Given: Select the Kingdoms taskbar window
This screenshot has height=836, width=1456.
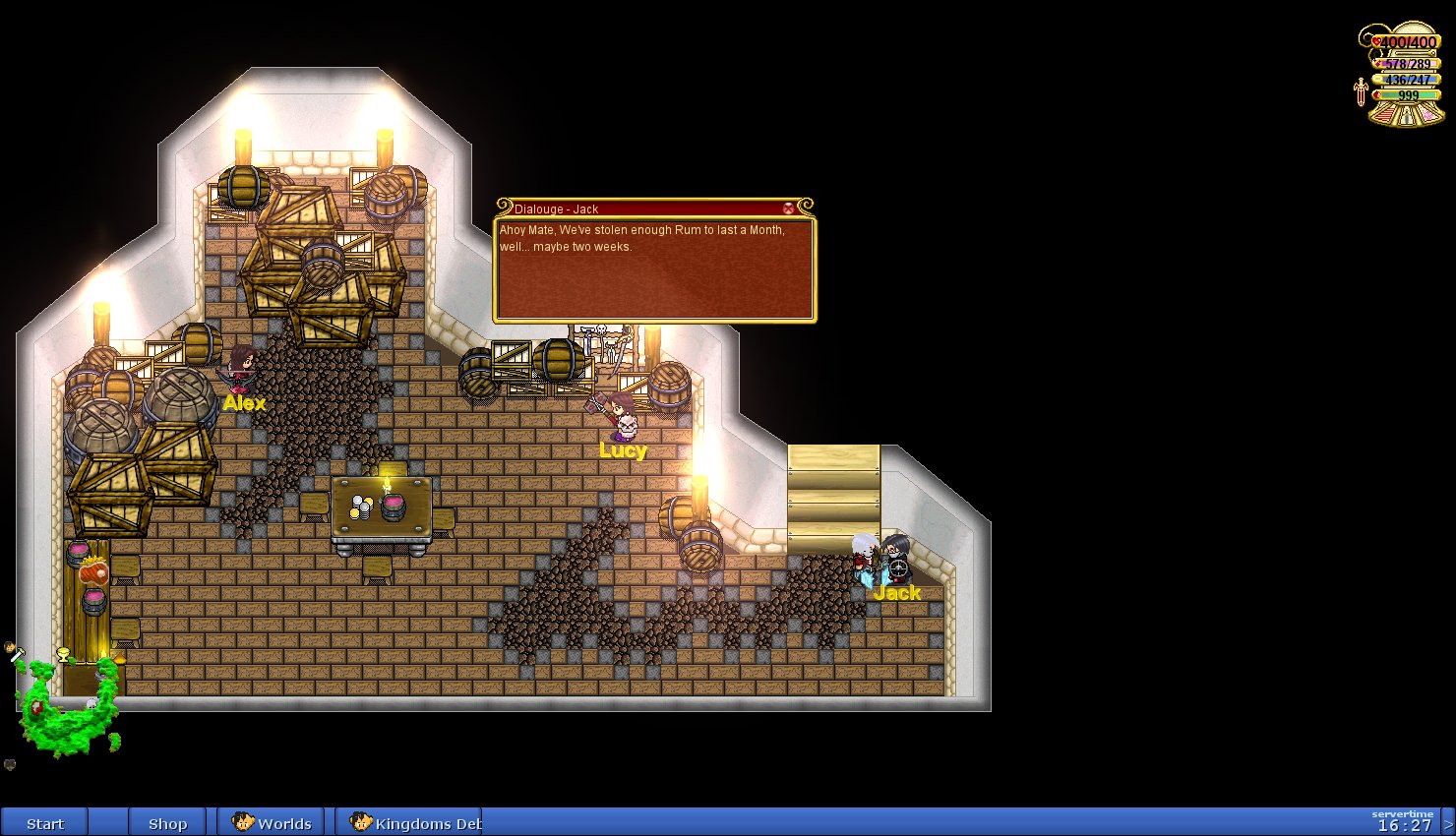Looking at the screenshot, I should pos(414,823).
